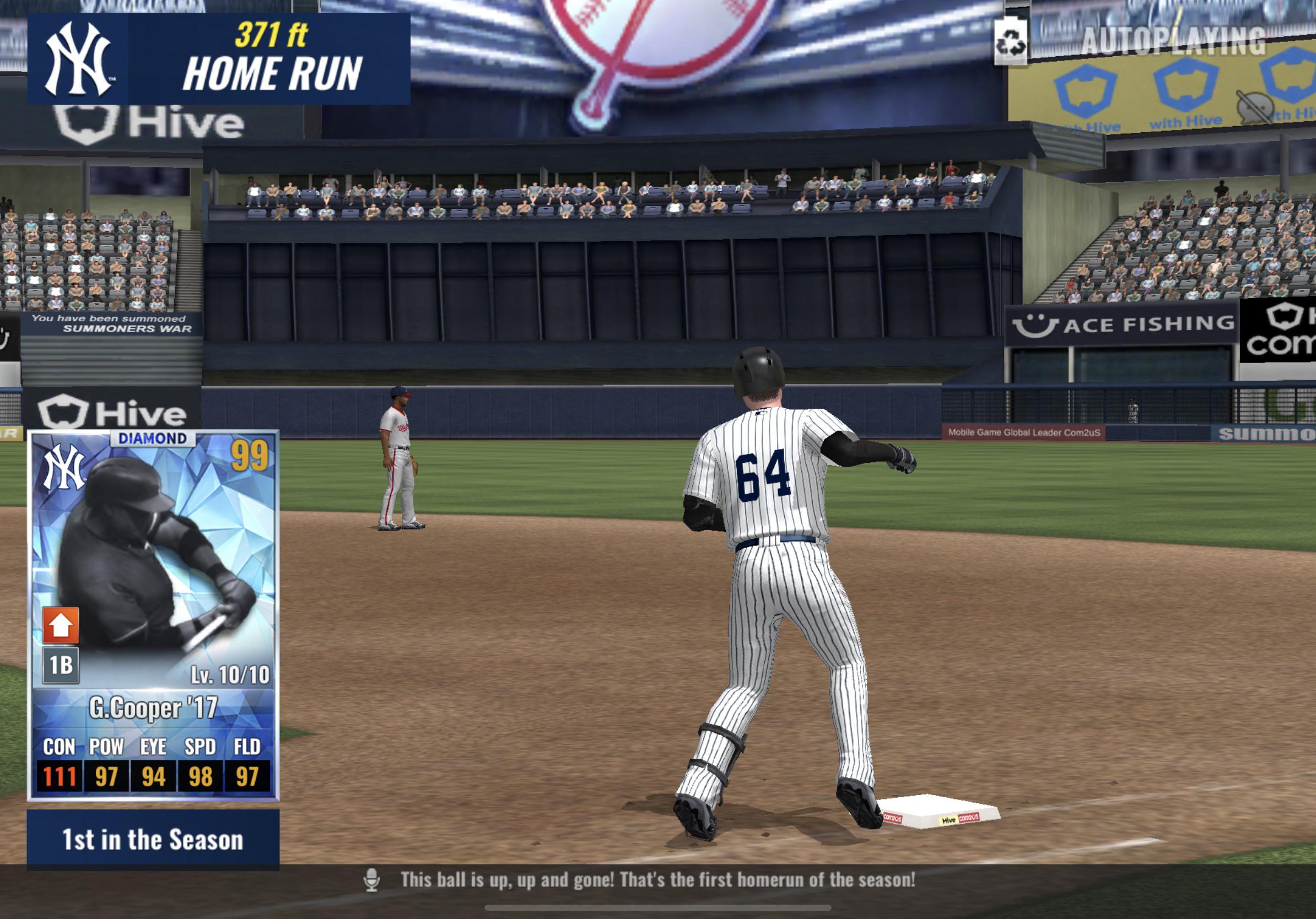This screenshot has height=919, width=1316.
Task: Tap the battery saver recycle icon
Action: pos(1011,42)
